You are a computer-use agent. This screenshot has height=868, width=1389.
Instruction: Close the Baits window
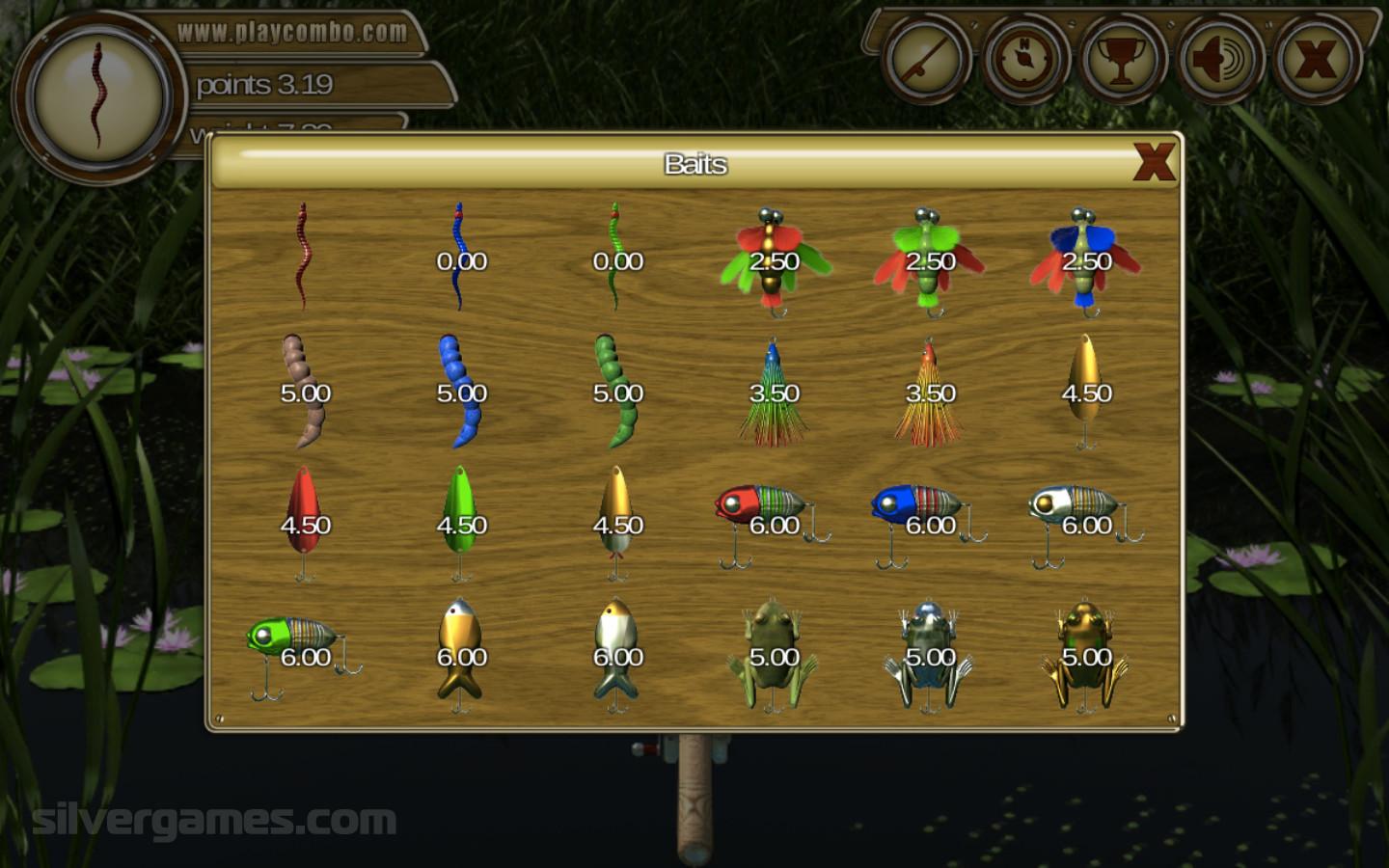coord(1154,162)
